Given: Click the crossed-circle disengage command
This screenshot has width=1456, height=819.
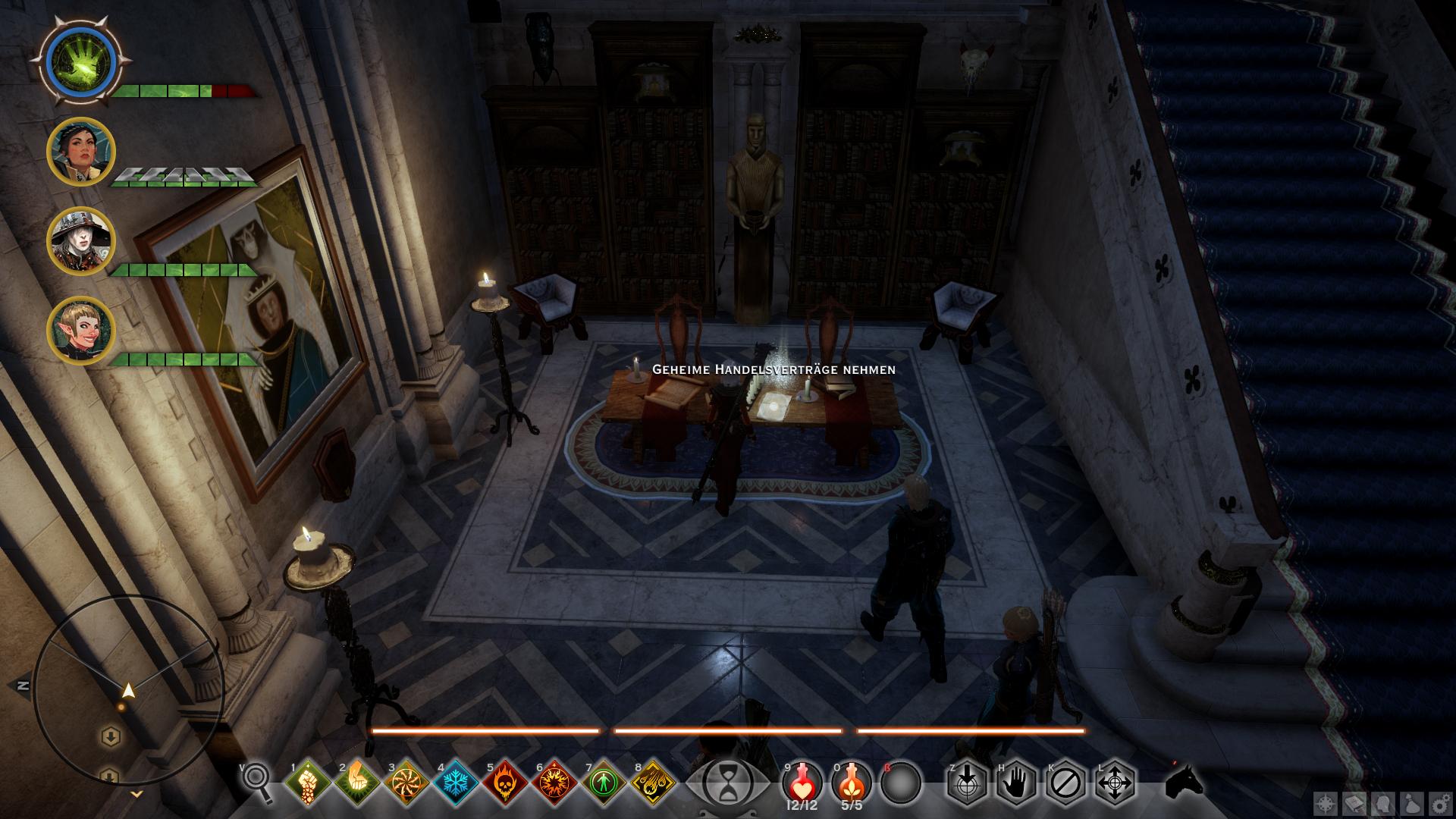Looking at the screenshot, I should 1065,783.
